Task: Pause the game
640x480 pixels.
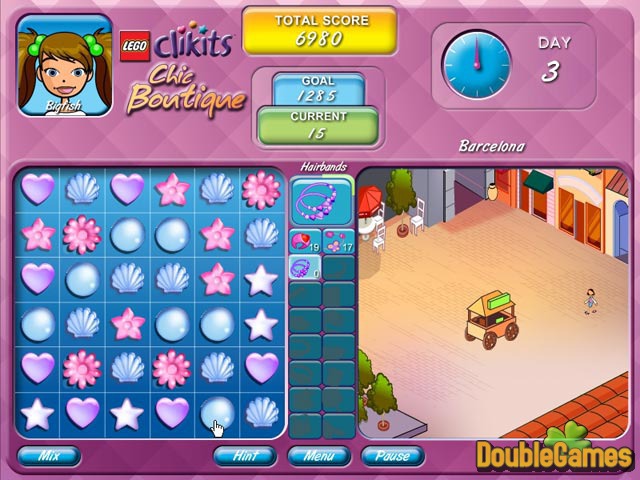Action: 391,456
